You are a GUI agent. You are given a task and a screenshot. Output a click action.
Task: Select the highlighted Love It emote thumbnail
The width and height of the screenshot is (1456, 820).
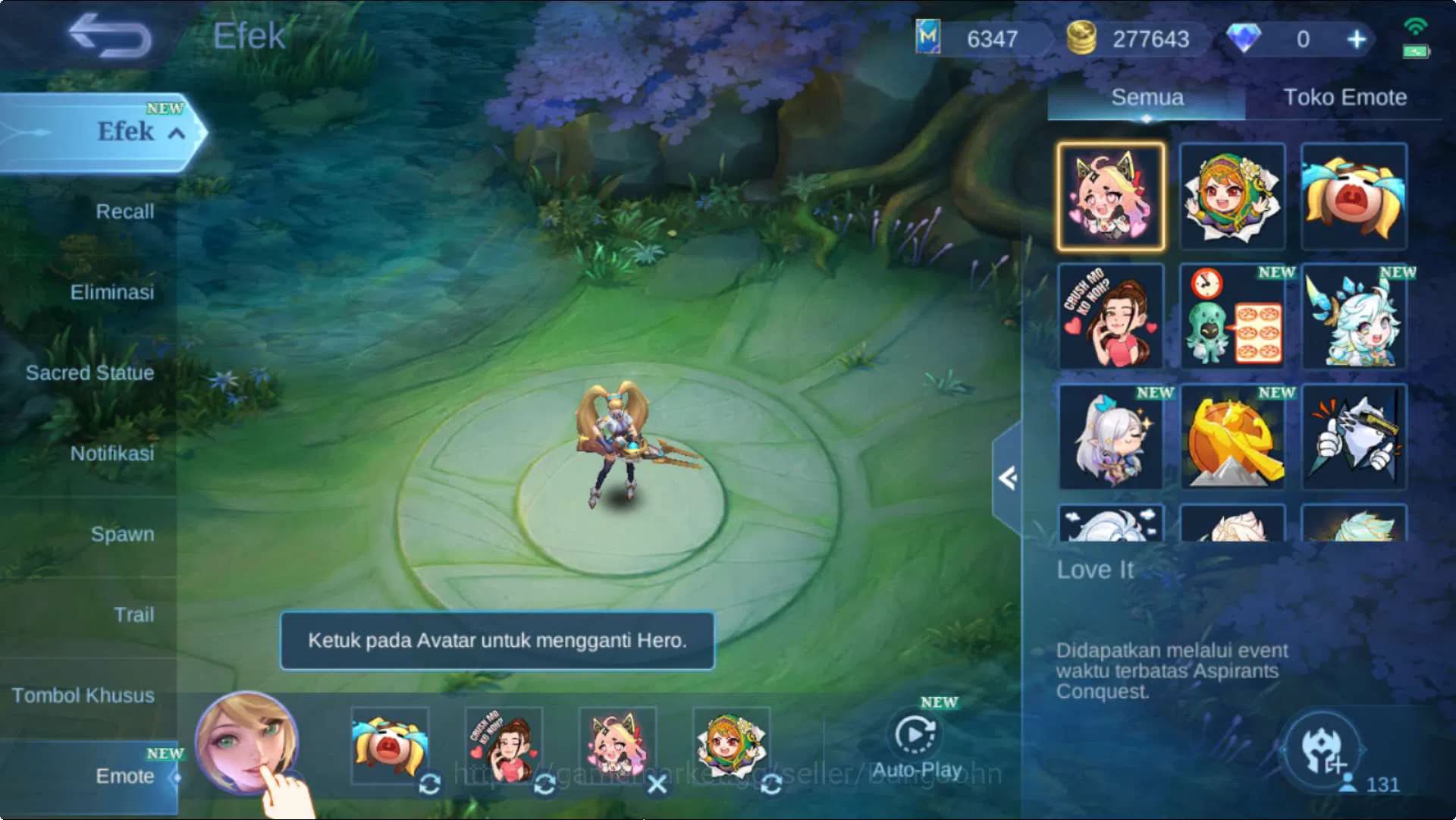(1112, 196)
